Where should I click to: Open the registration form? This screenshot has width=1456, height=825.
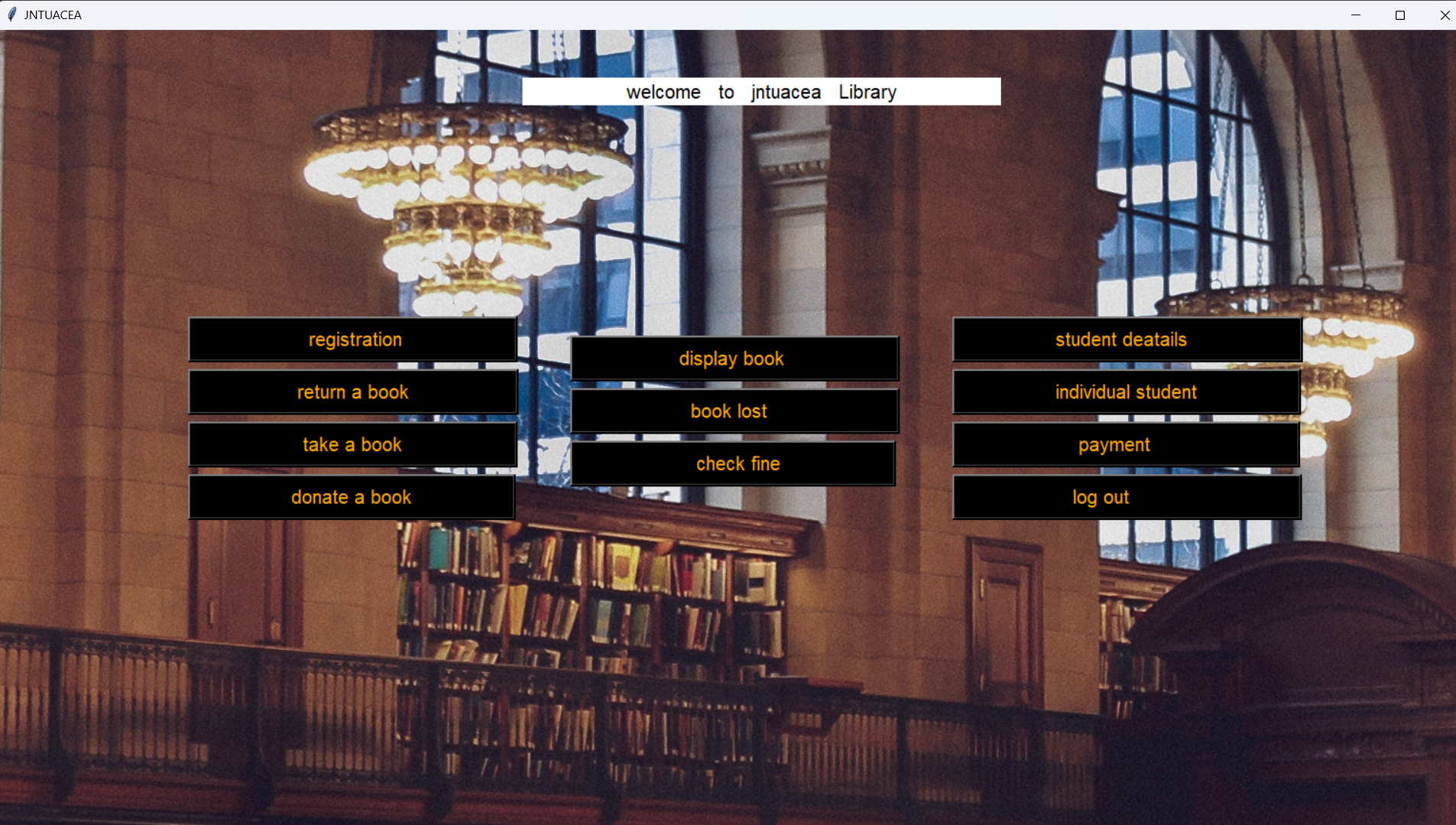click(x=353, y=339)
